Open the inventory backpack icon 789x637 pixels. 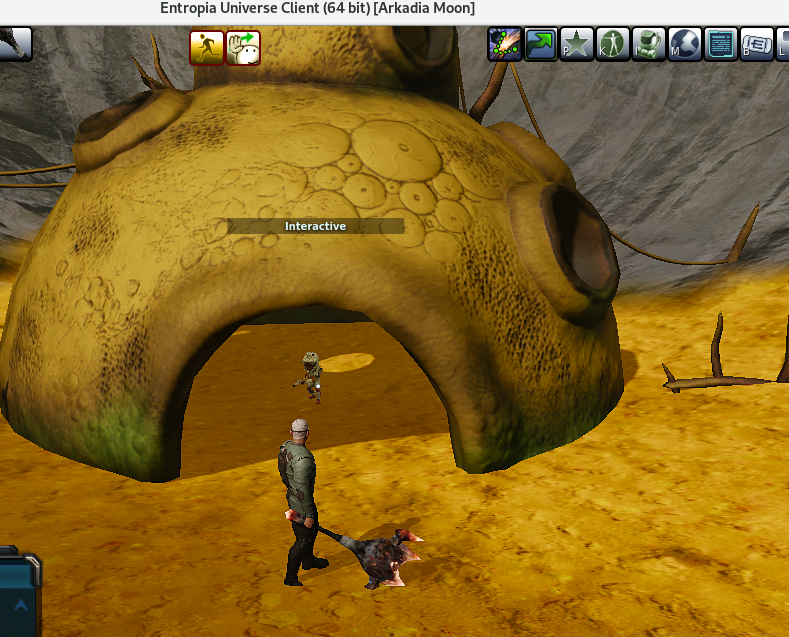click(x=649, y=44)
